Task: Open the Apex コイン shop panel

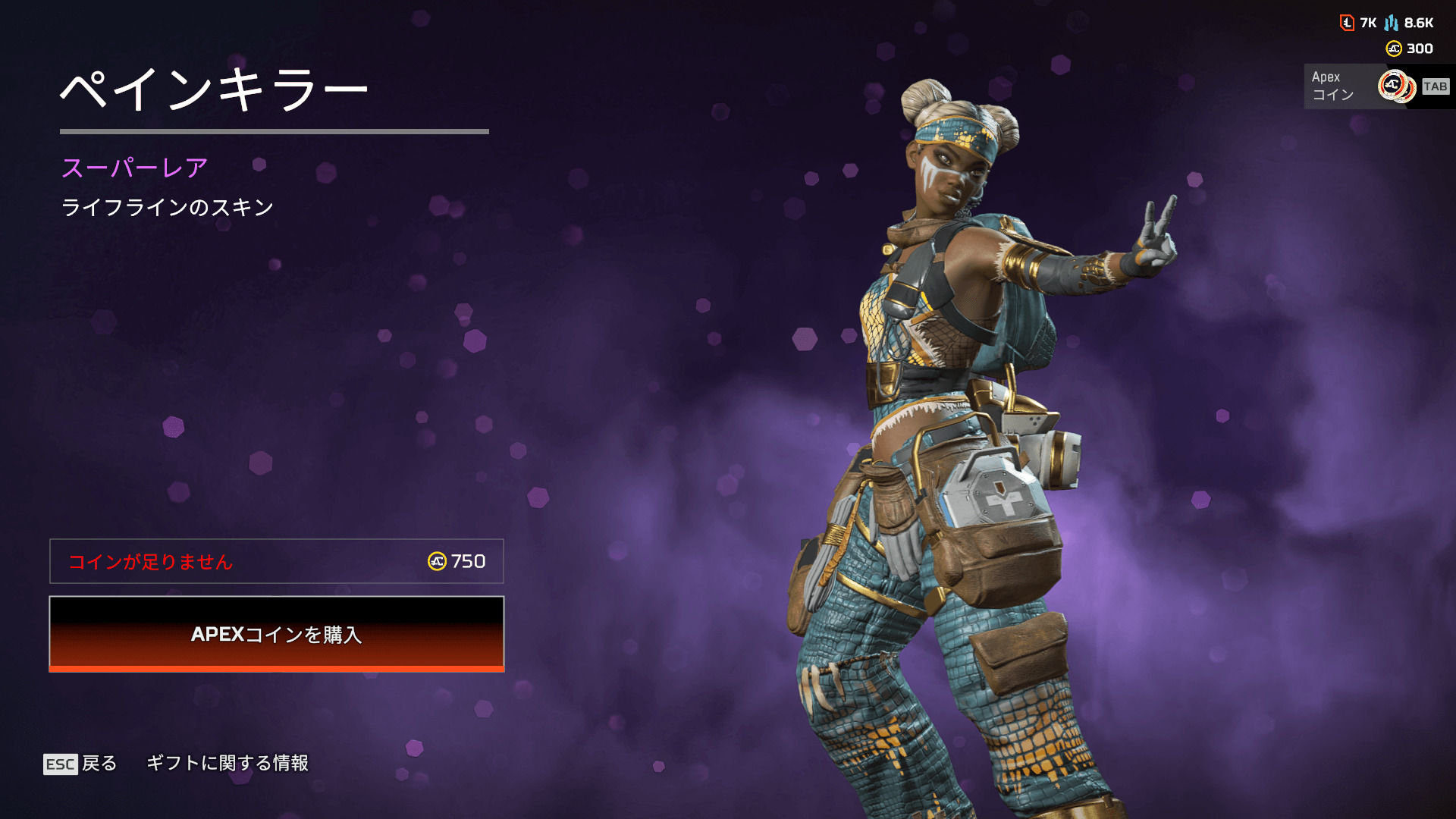Action: pos(1377,86)
